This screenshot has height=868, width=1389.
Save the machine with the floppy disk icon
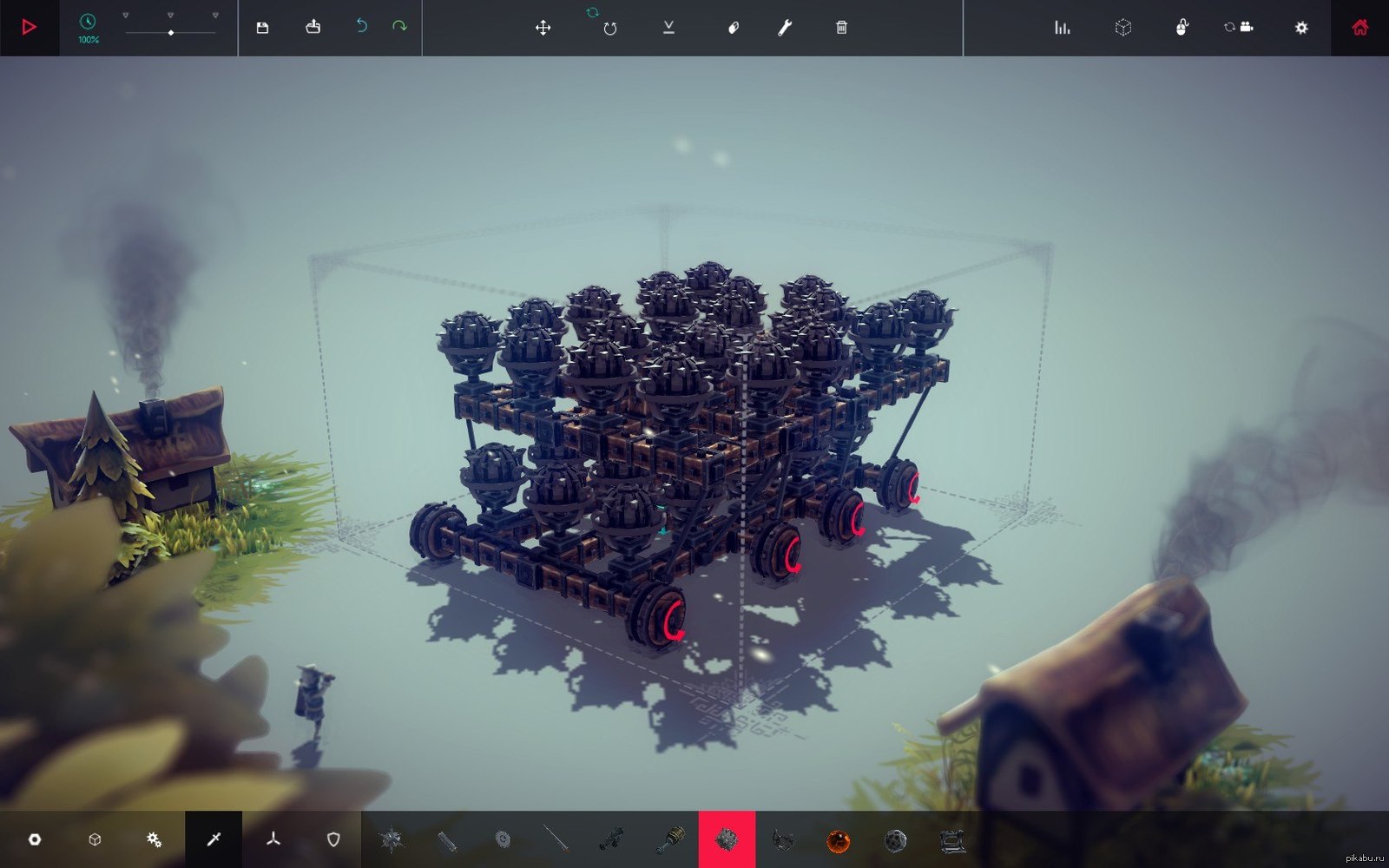[262, 28]
